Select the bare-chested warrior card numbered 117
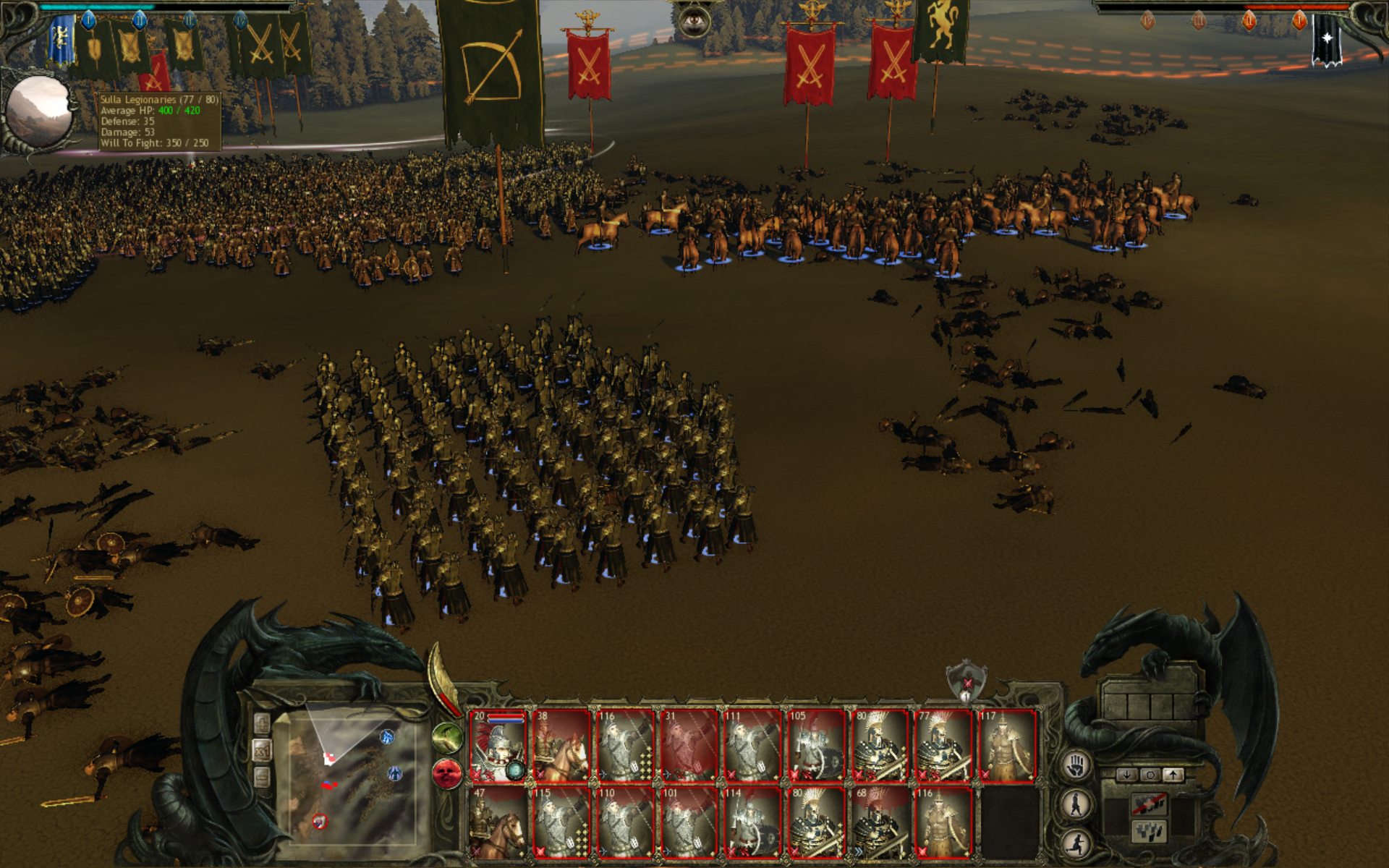The height and width of the screenshot is (868, 1389). tap(1007, 746)
